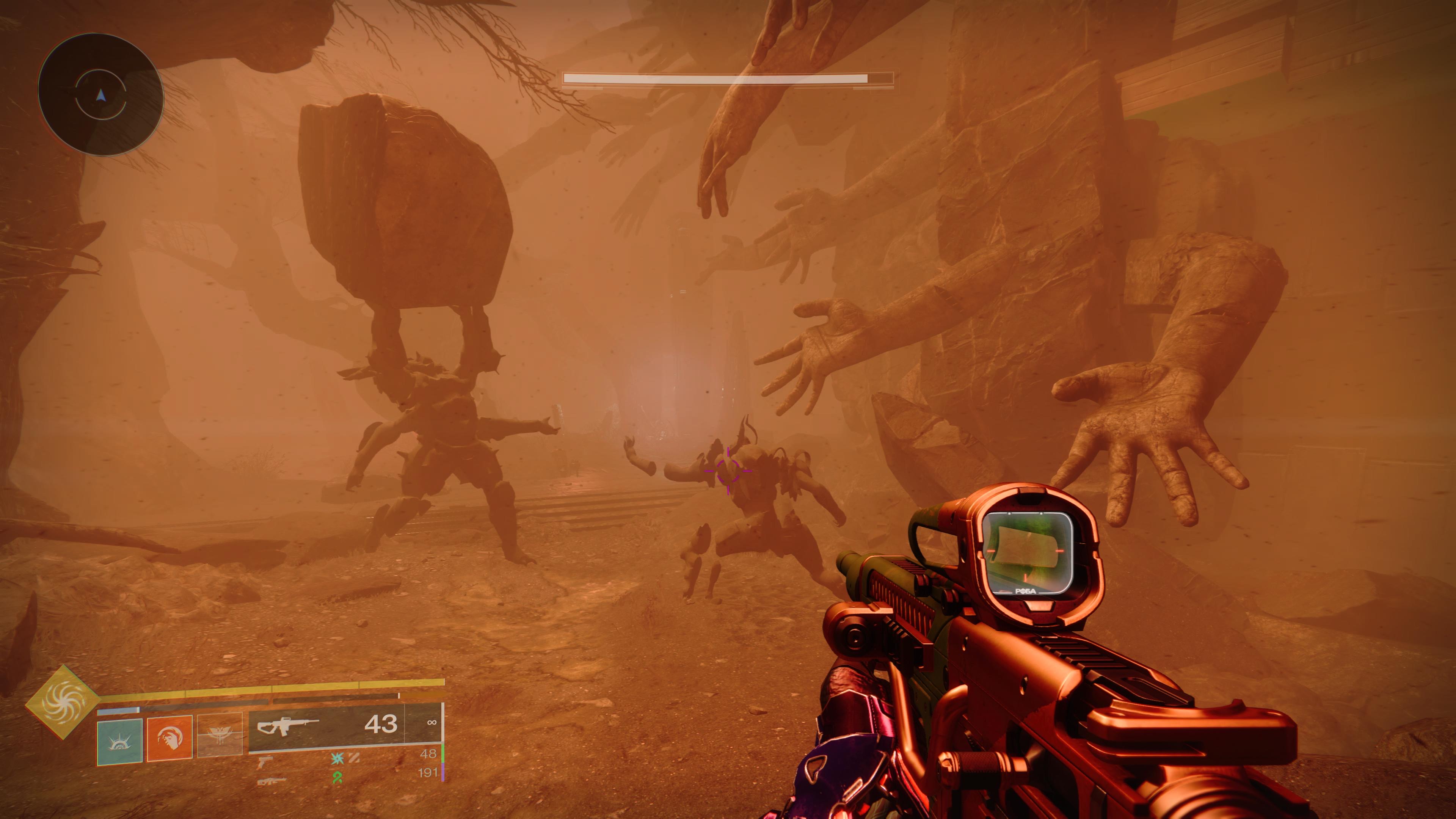Use the teal grenade ability icon

(x=119, y=742)
